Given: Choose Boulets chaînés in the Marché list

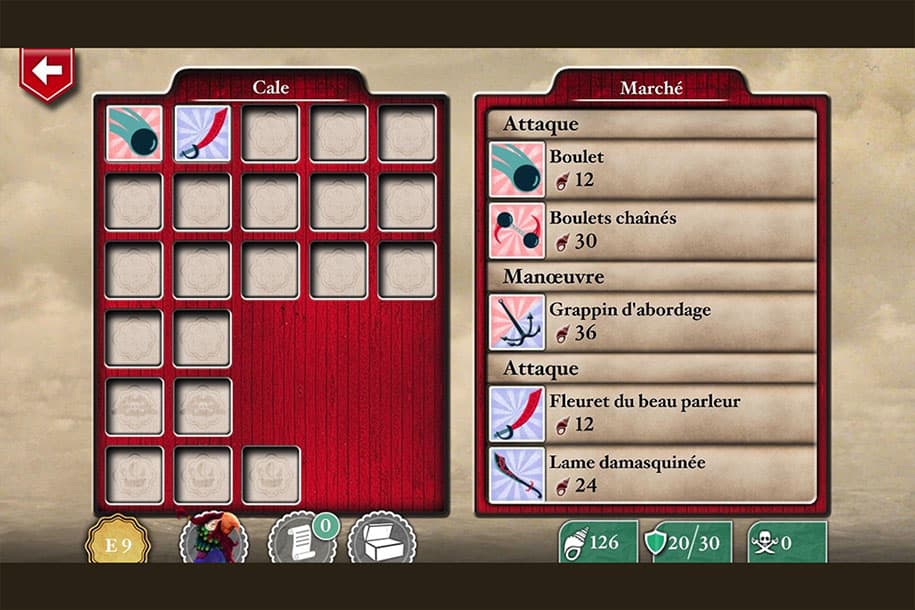Looking at the screenshot, I should [x=652, y=230].
